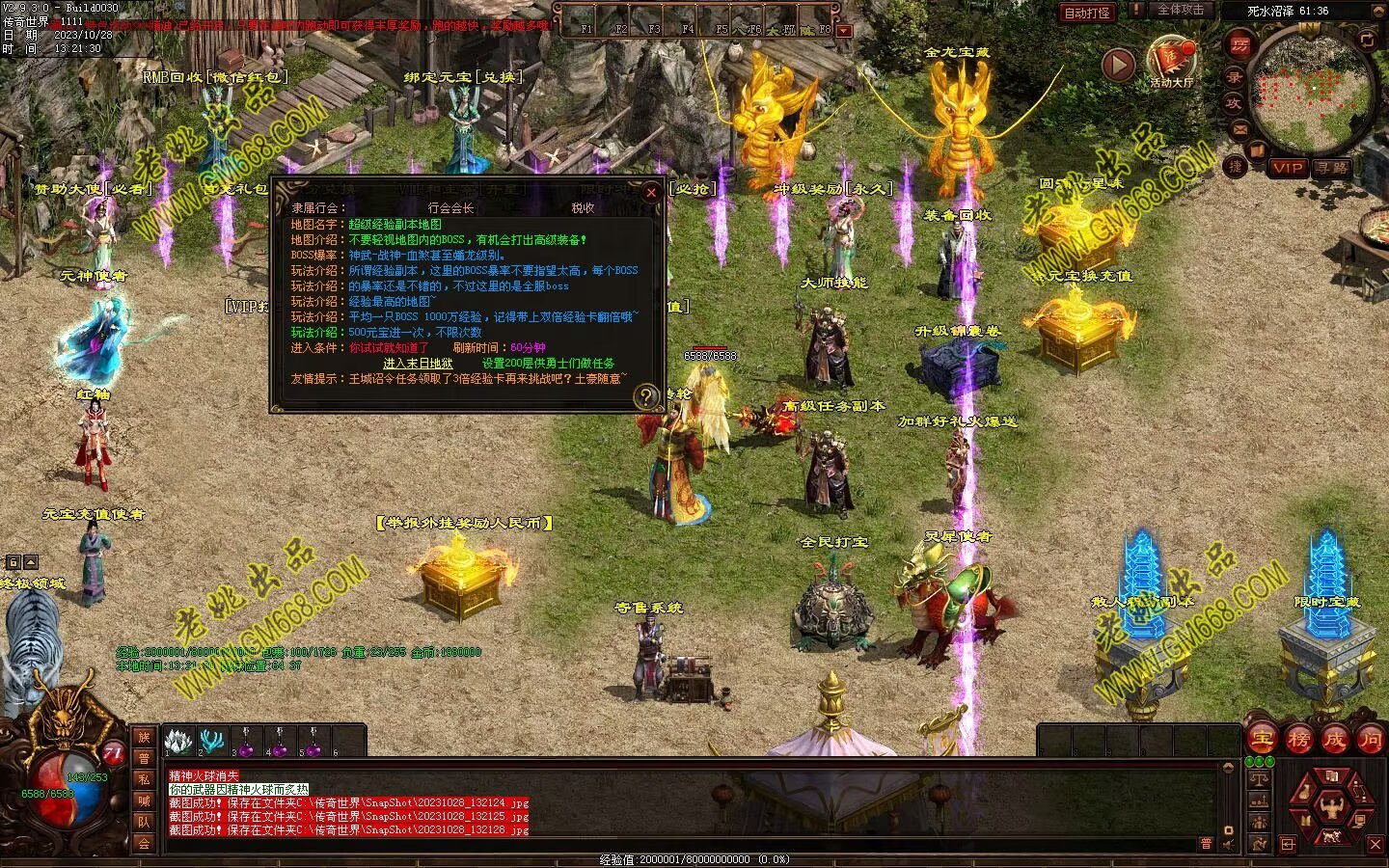Open the mail envelope icon beside minimap
The image size is (1389, 868).
click(x=1240, y=128)
